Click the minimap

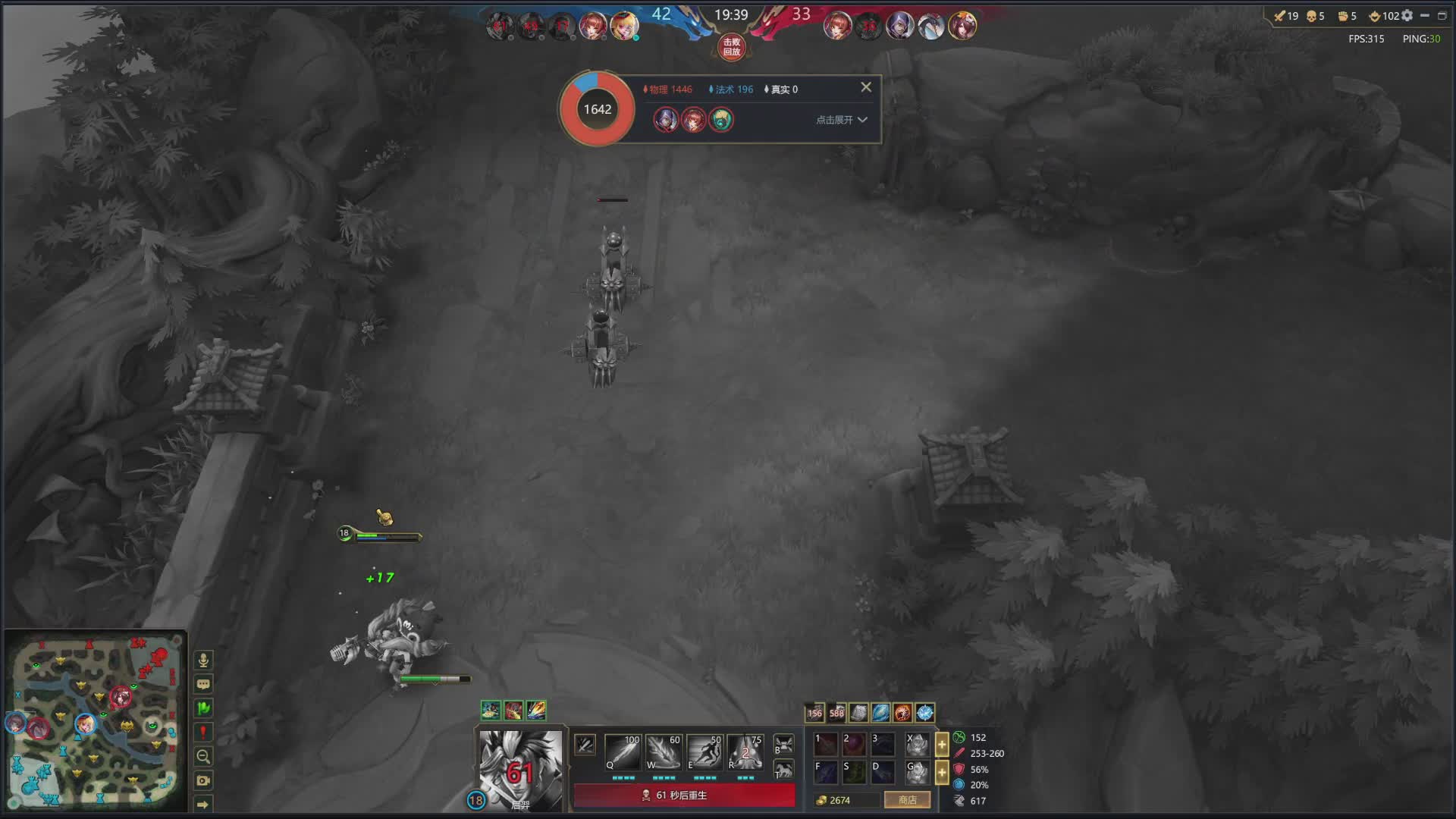[x=95, y=720]
